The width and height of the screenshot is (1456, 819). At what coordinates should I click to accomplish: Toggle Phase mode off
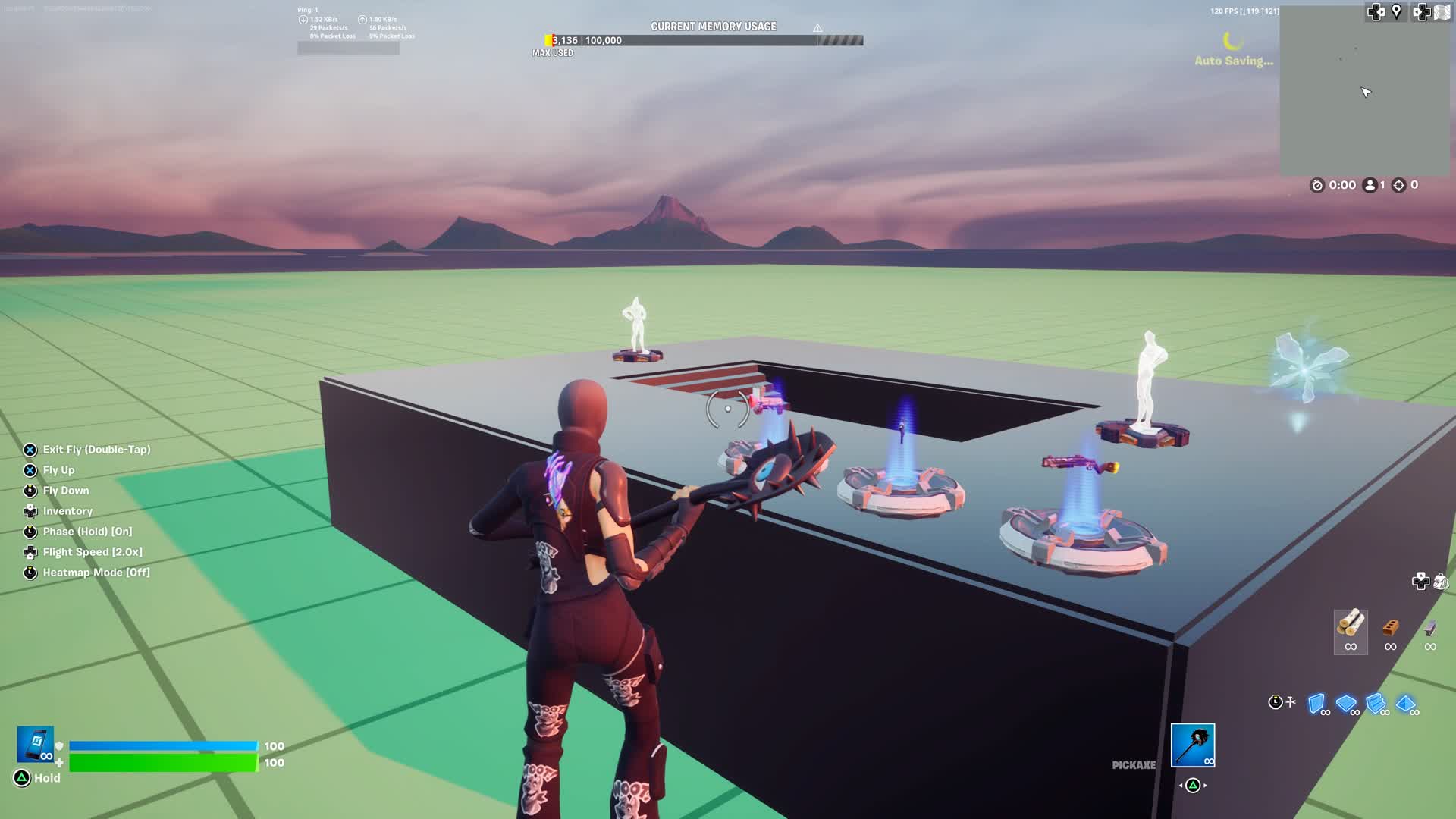[87, 531]
